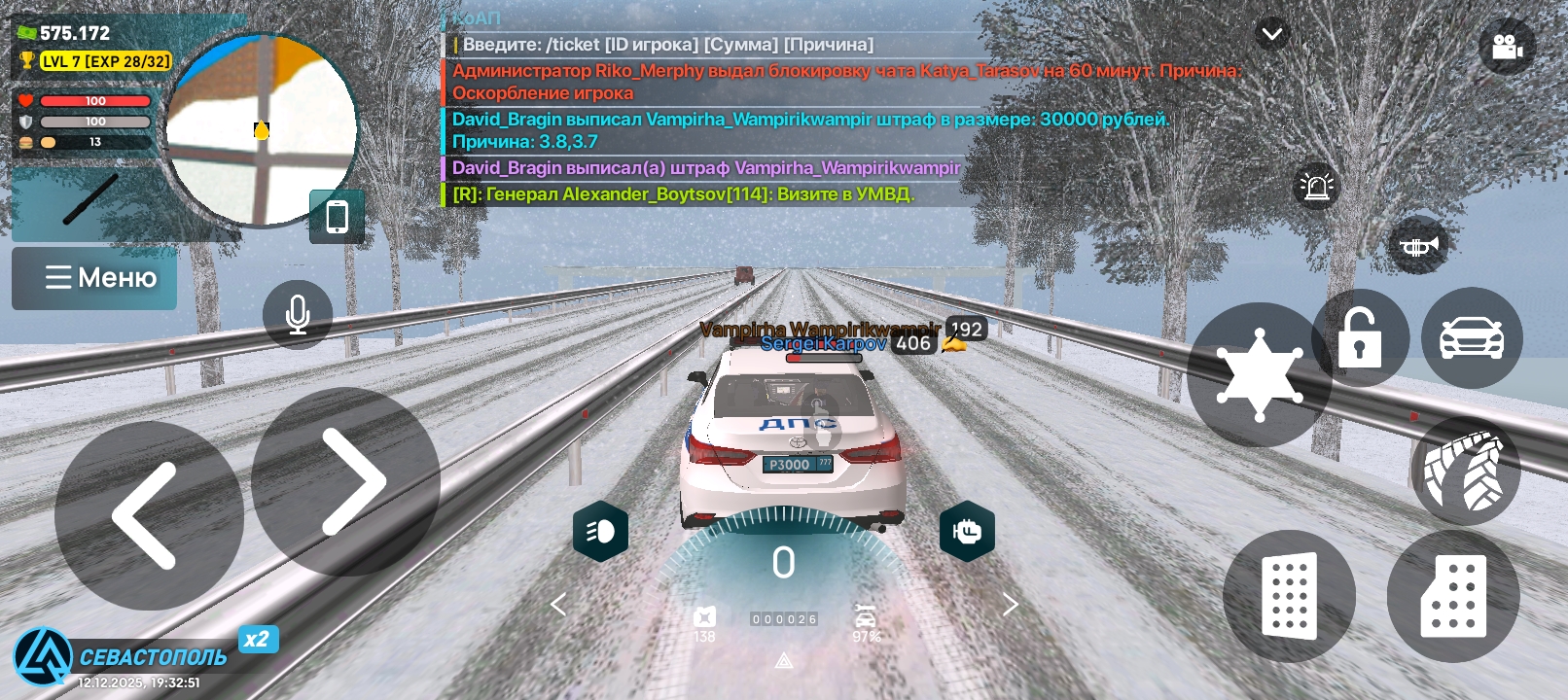
Task: Switch camera view with the camera icon
Action: tap(1507, 46)
